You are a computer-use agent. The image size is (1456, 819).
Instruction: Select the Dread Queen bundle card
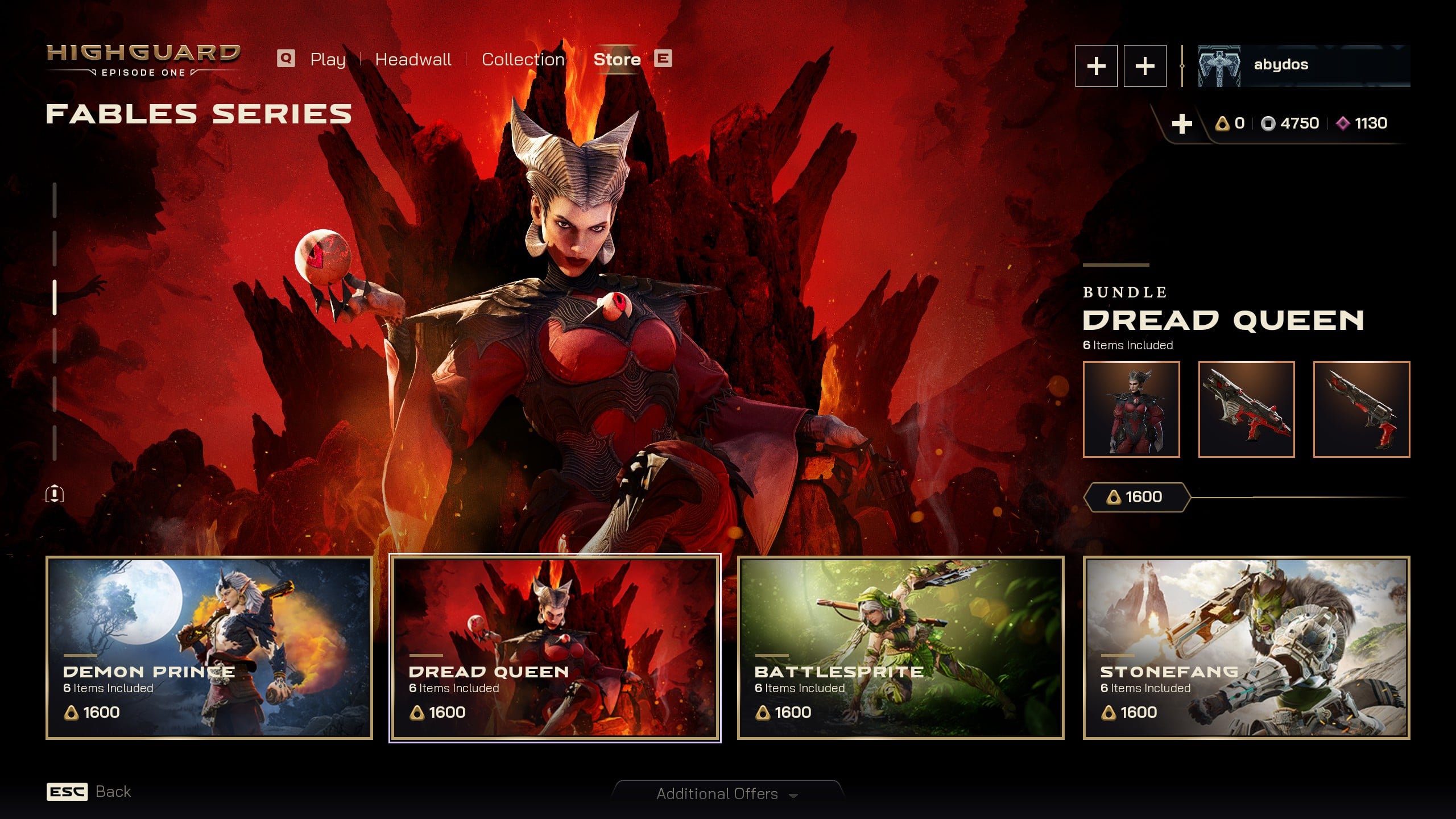click(555, 648)
